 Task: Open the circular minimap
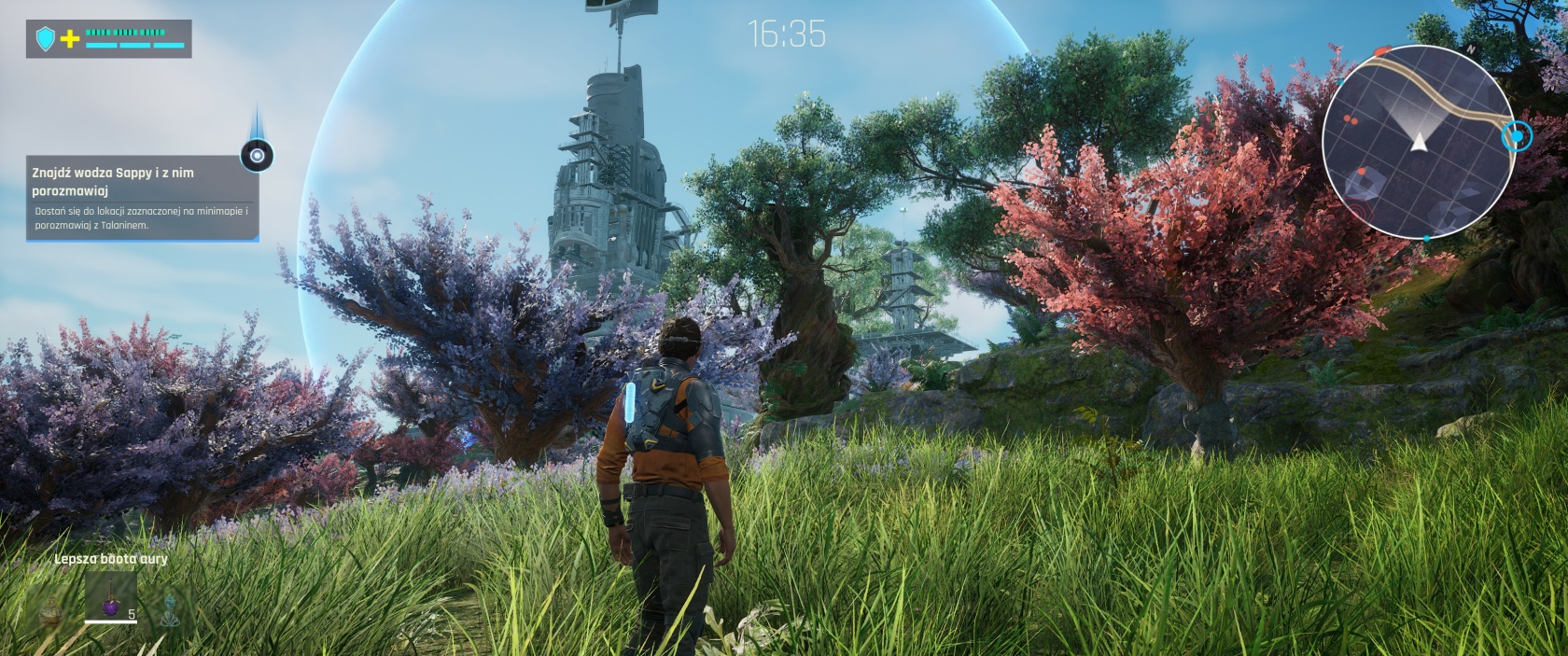pyautogui.click(x=1417, y=141)
